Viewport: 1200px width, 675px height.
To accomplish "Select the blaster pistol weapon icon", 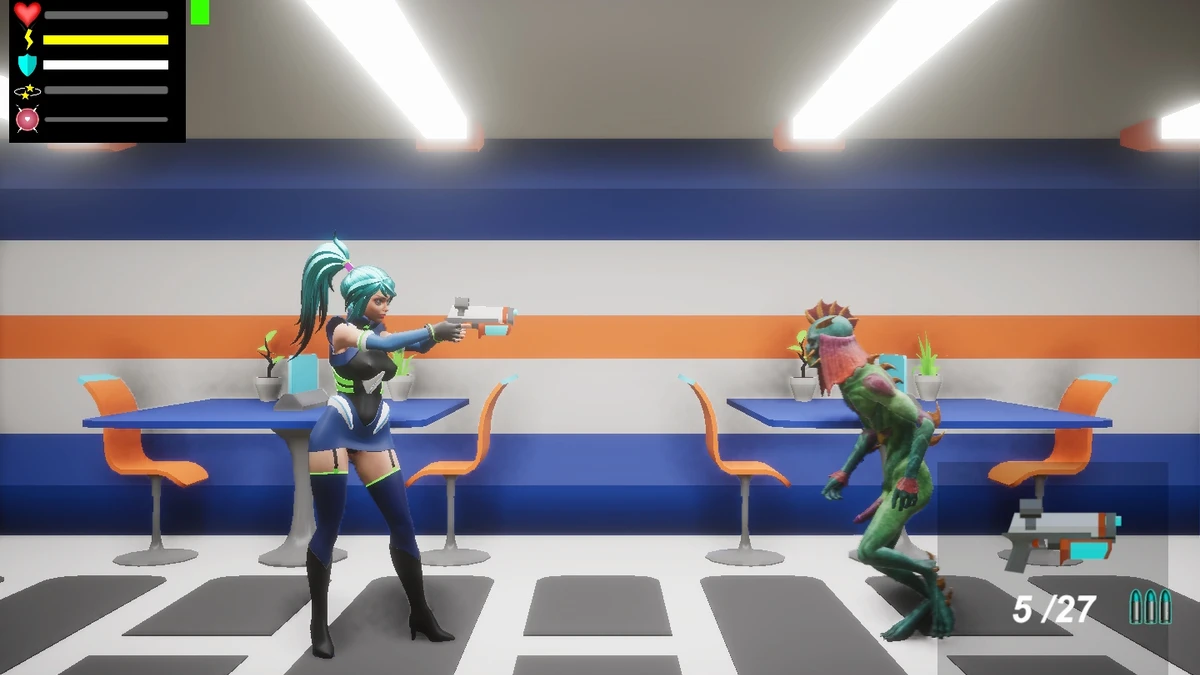I will point(1061,536).
